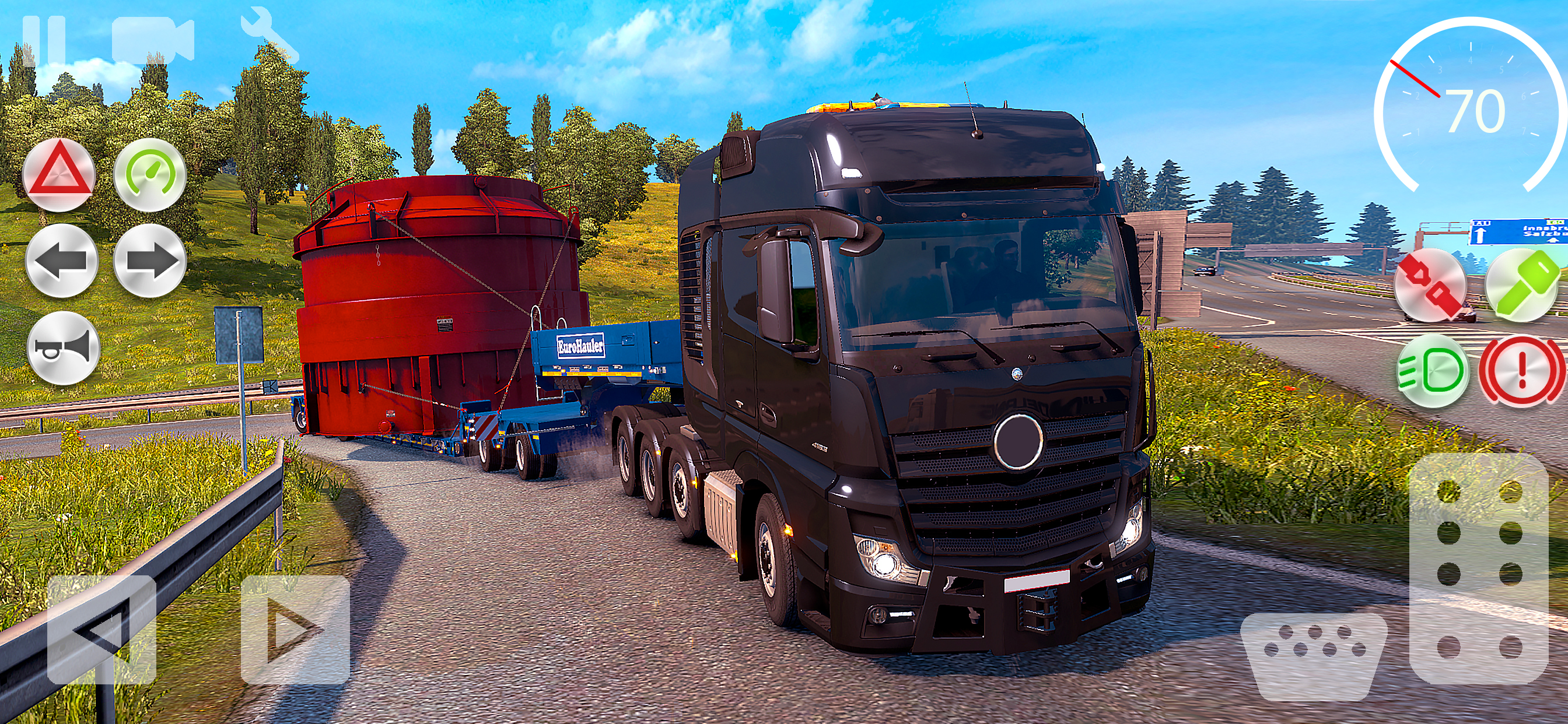Viewport: 1568px width, 724px height.
Task: Toggle the green headlights button
Action: pyautogui.click(x=1432, y=371)
